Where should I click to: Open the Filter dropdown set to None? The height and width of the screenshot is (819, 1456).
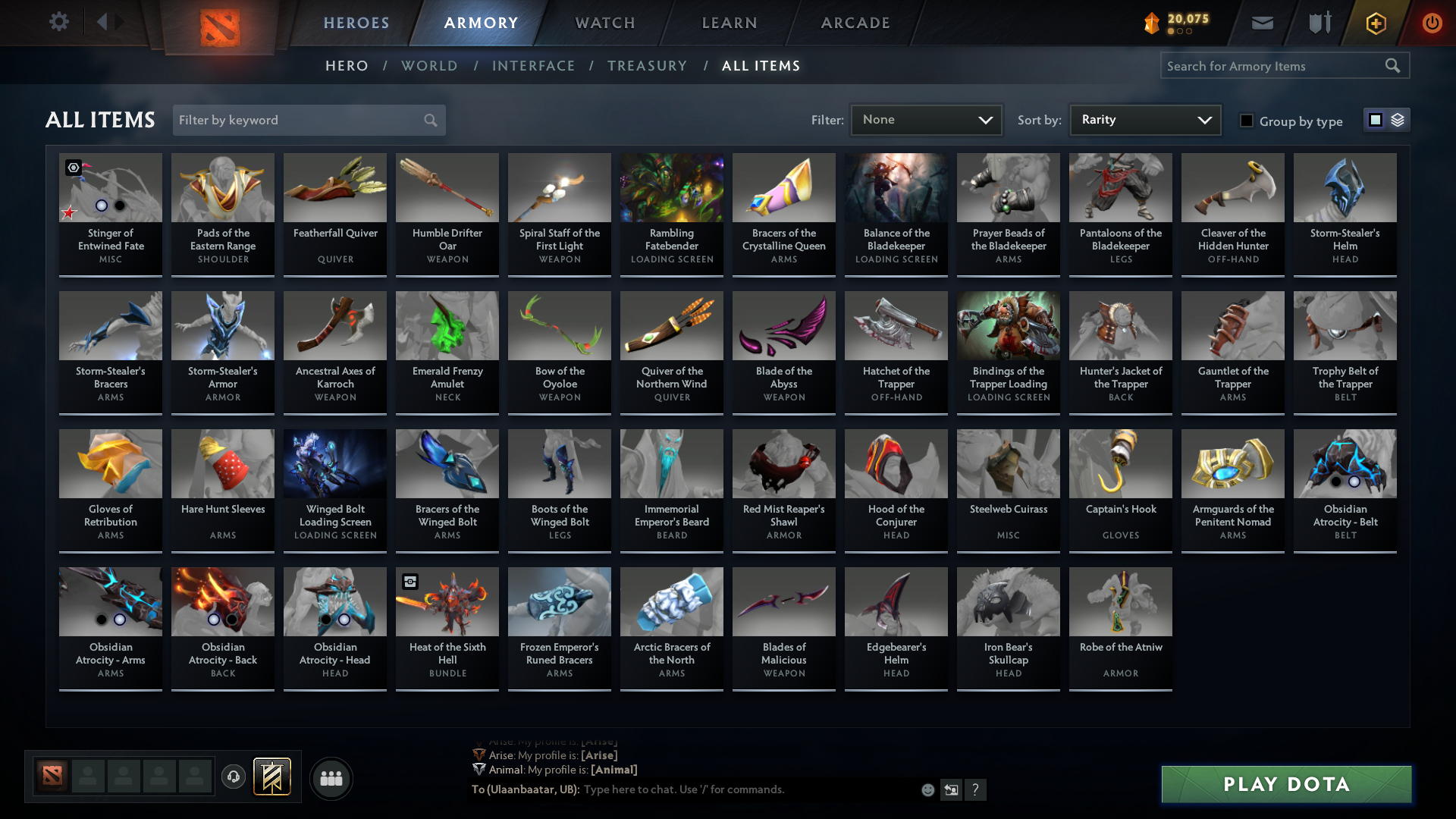926,120
